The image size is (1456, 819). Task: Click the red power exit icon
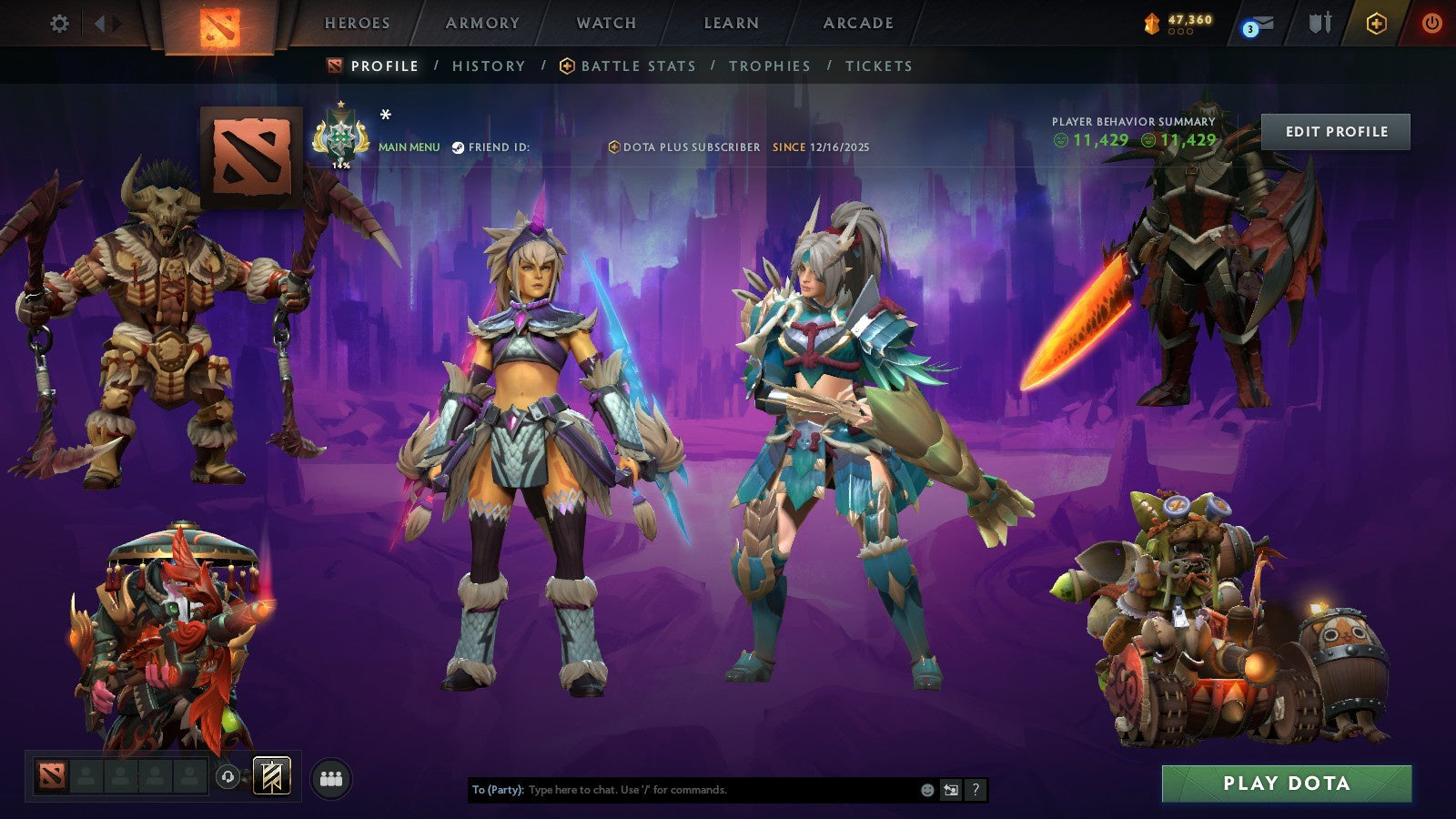click(x=1431, y=23)
